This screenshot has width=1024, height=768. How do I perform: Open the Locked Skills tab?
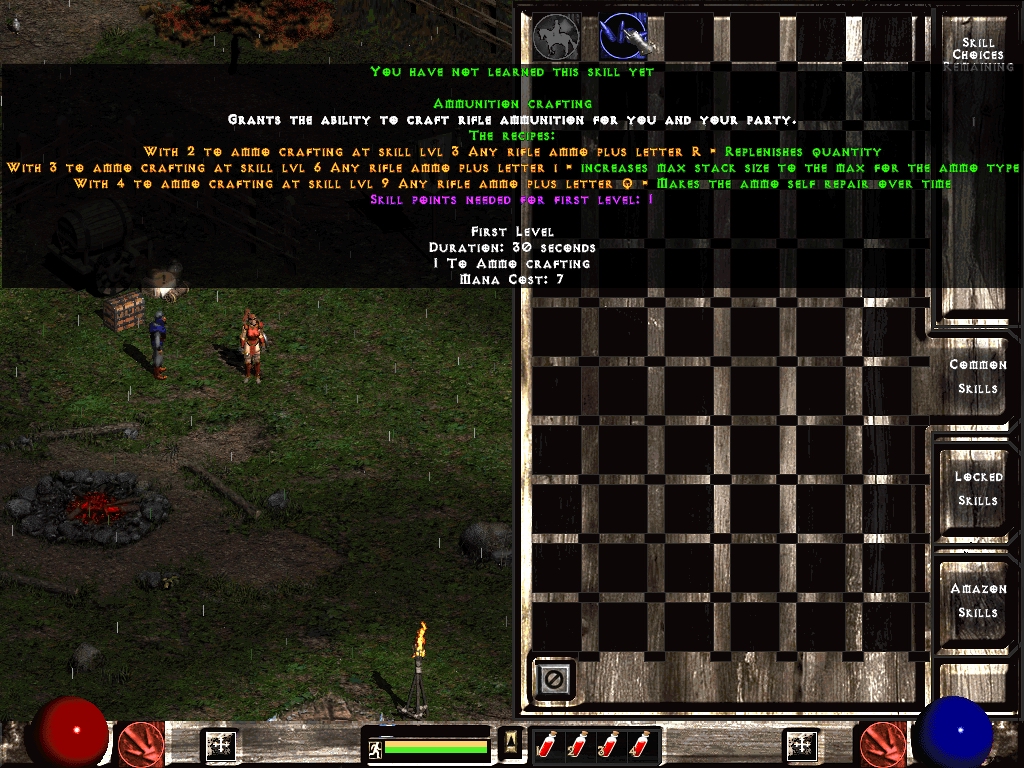pyautogui.click(x=977, y=488)
